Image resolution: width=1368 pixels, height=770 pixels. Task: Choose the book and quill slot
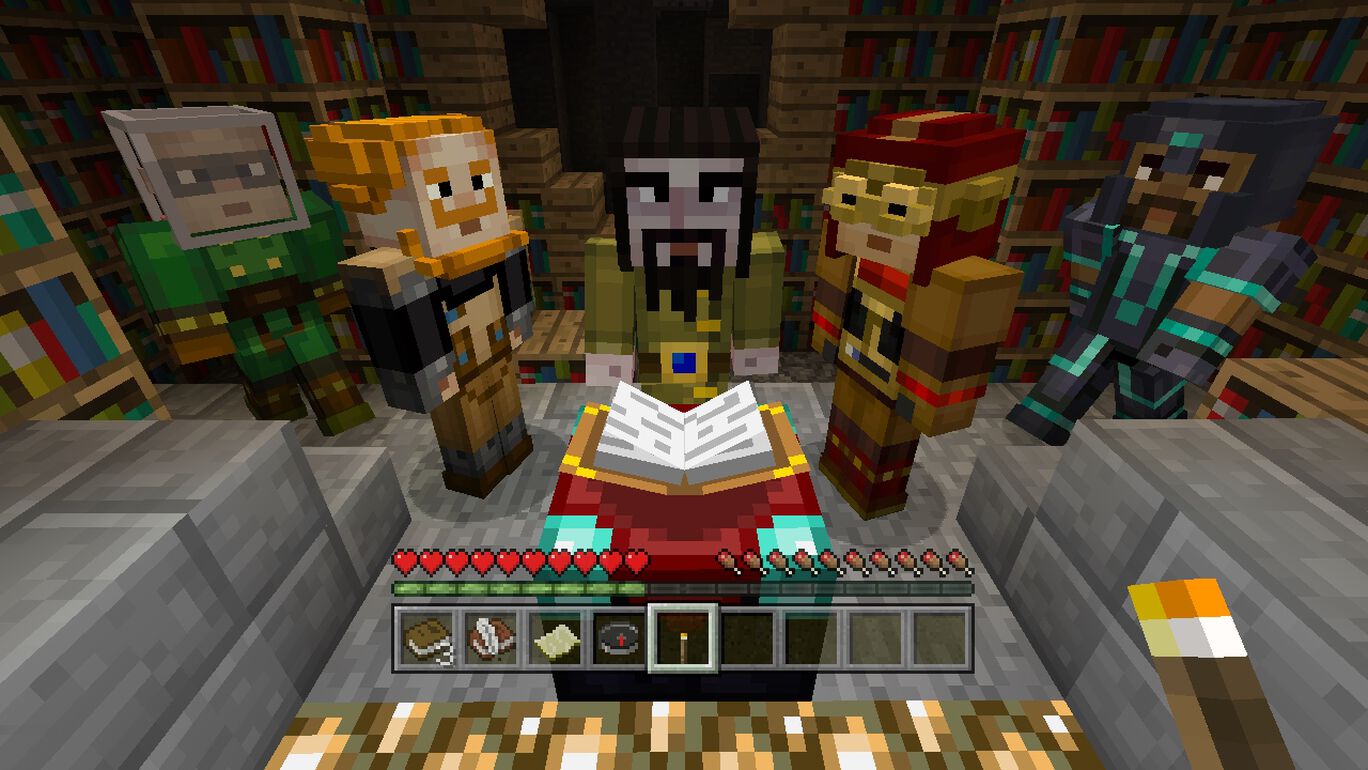(x=492, y=638)
